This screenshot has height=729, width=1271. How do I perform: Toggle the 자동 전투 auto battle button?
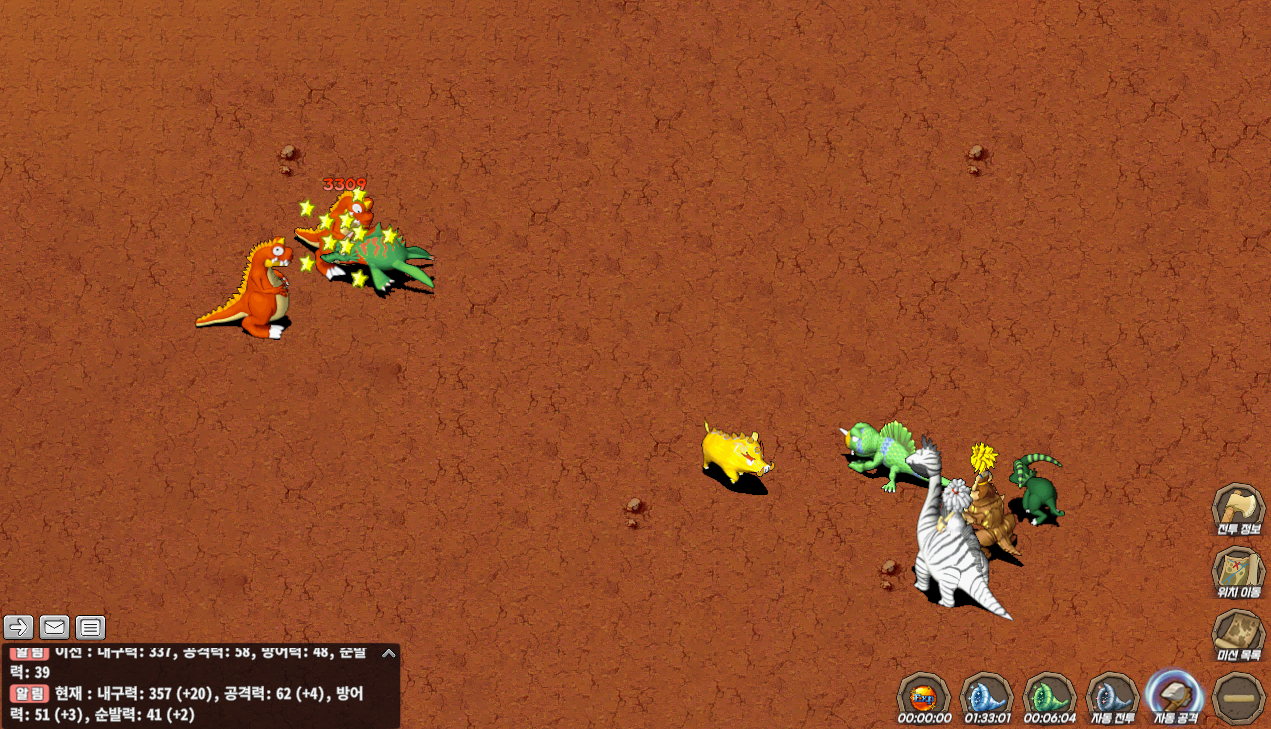[x=1112, y=696]
